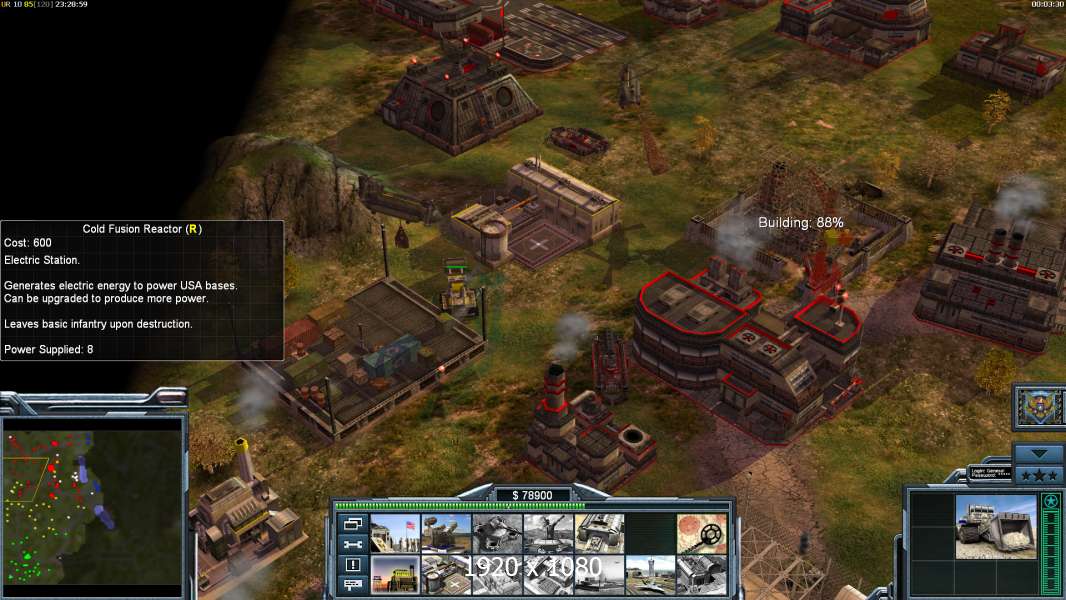Click the chat message sidebar button
1066x600 pixels.
352,584
